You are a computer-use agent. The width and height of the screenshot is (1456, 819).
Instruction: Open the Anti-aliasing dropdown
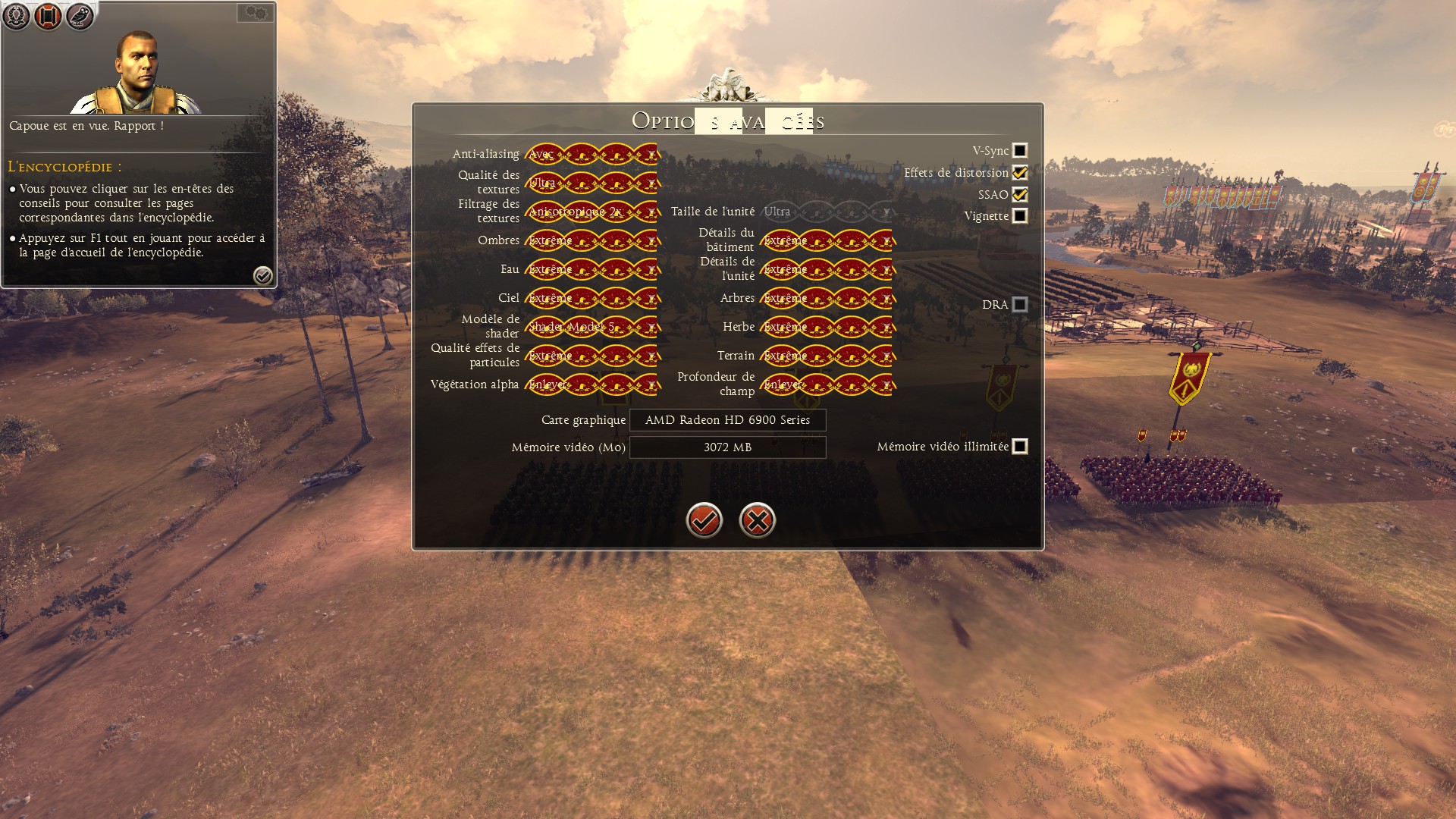pos(591,154)
